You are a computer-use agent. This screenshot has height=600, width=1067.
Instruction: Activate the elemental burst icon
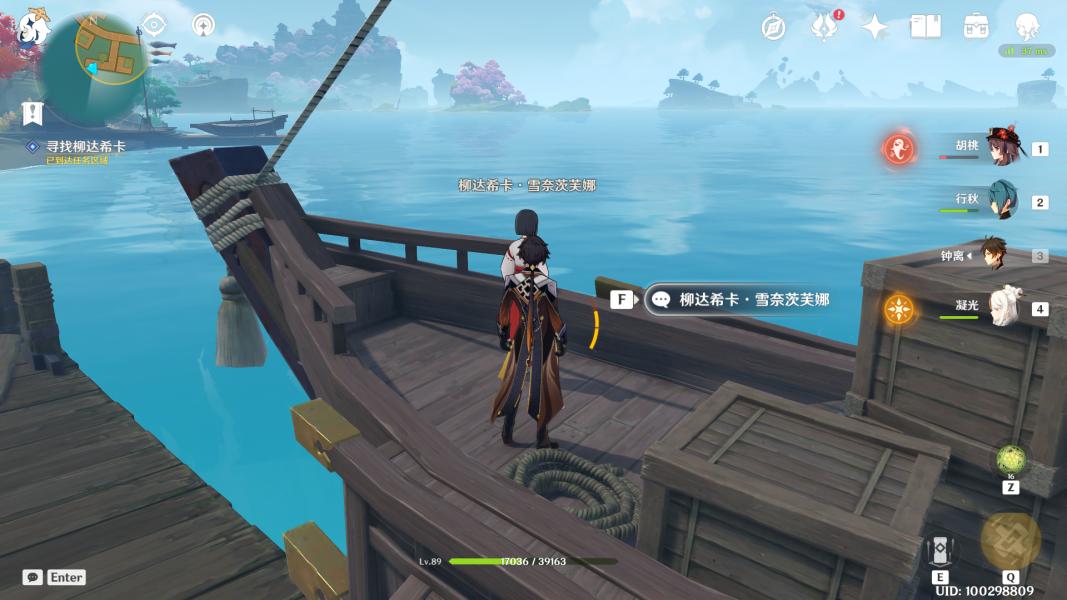[x=1011, y=540]
